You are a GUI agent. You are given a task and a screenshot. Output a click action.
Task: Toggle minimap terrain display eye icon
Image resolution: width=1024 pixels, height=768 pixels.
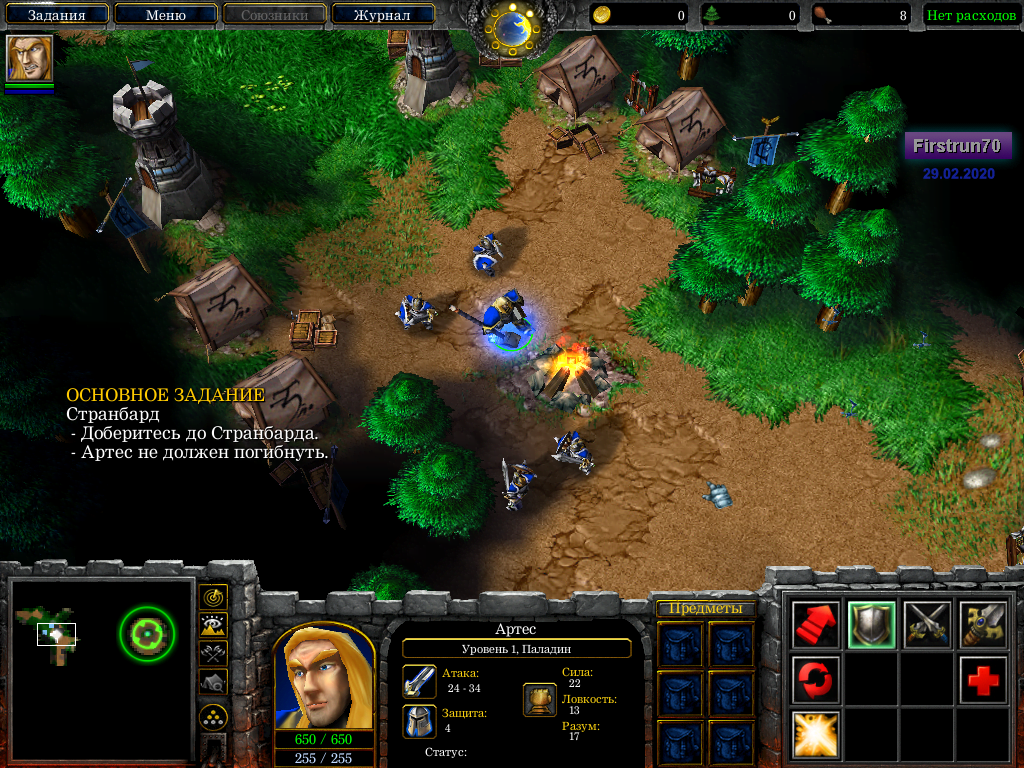pos(213,625)
